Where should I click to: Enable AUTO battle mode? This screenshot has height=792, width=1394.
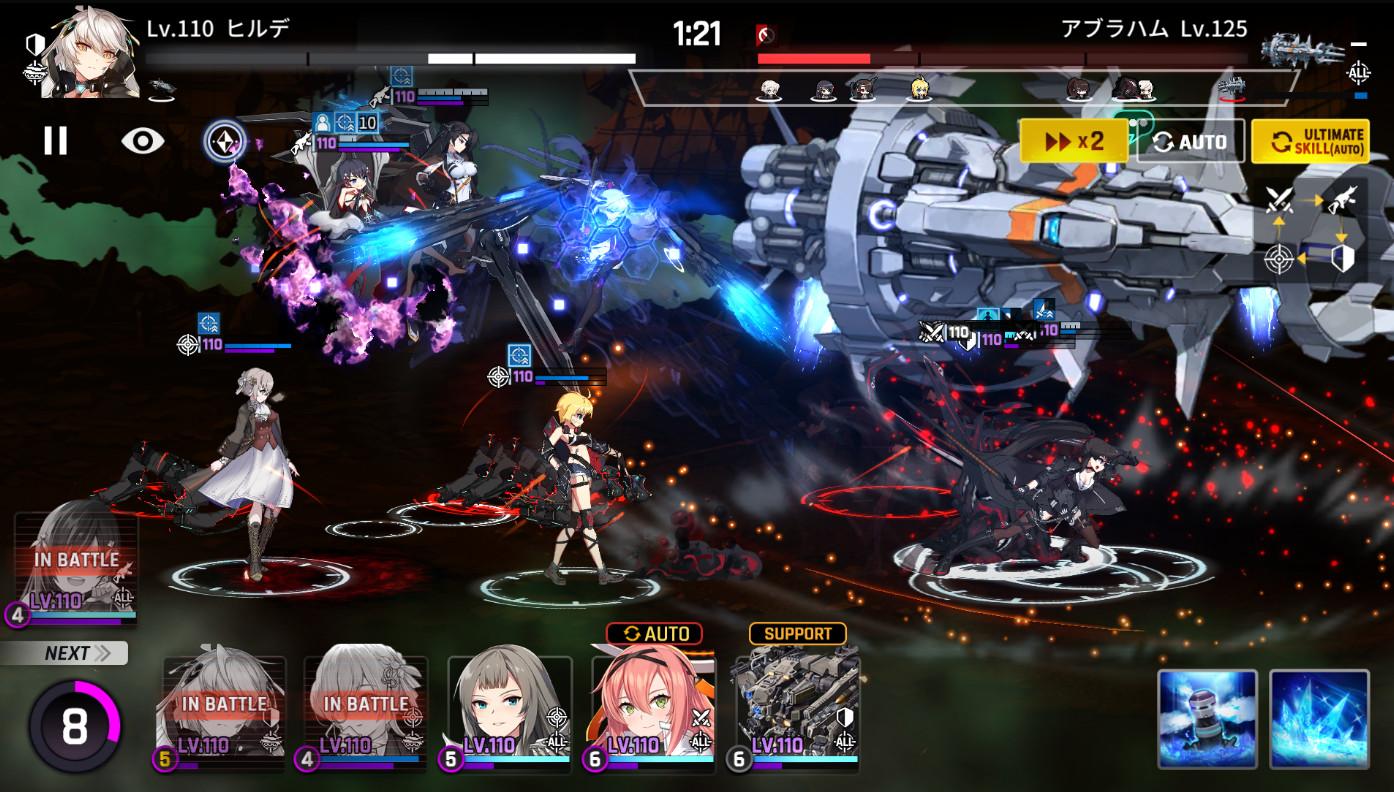pos(1189,140)
